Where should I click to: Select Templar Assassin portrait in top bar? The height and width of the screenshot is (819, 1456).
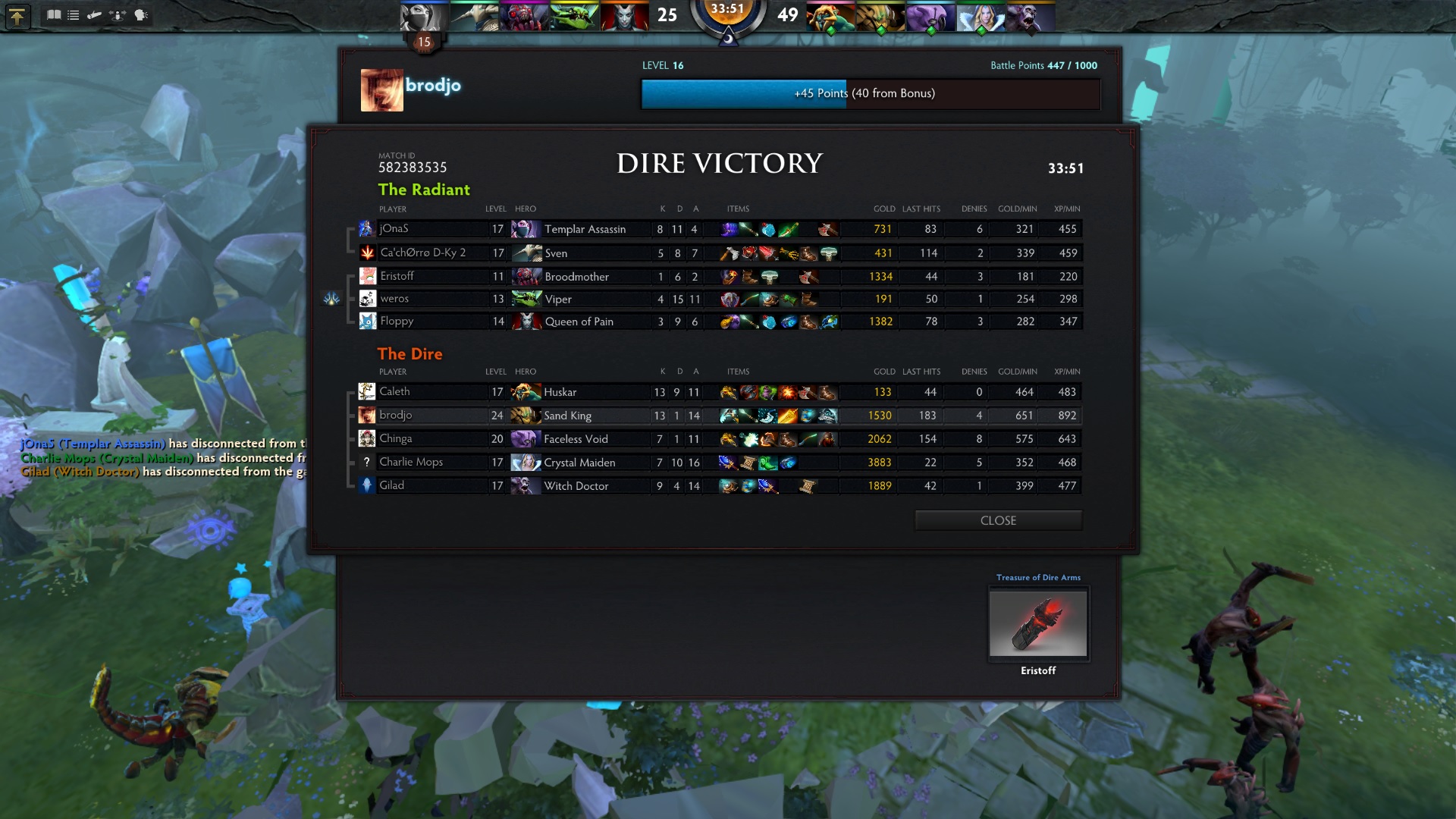[424, 17]
